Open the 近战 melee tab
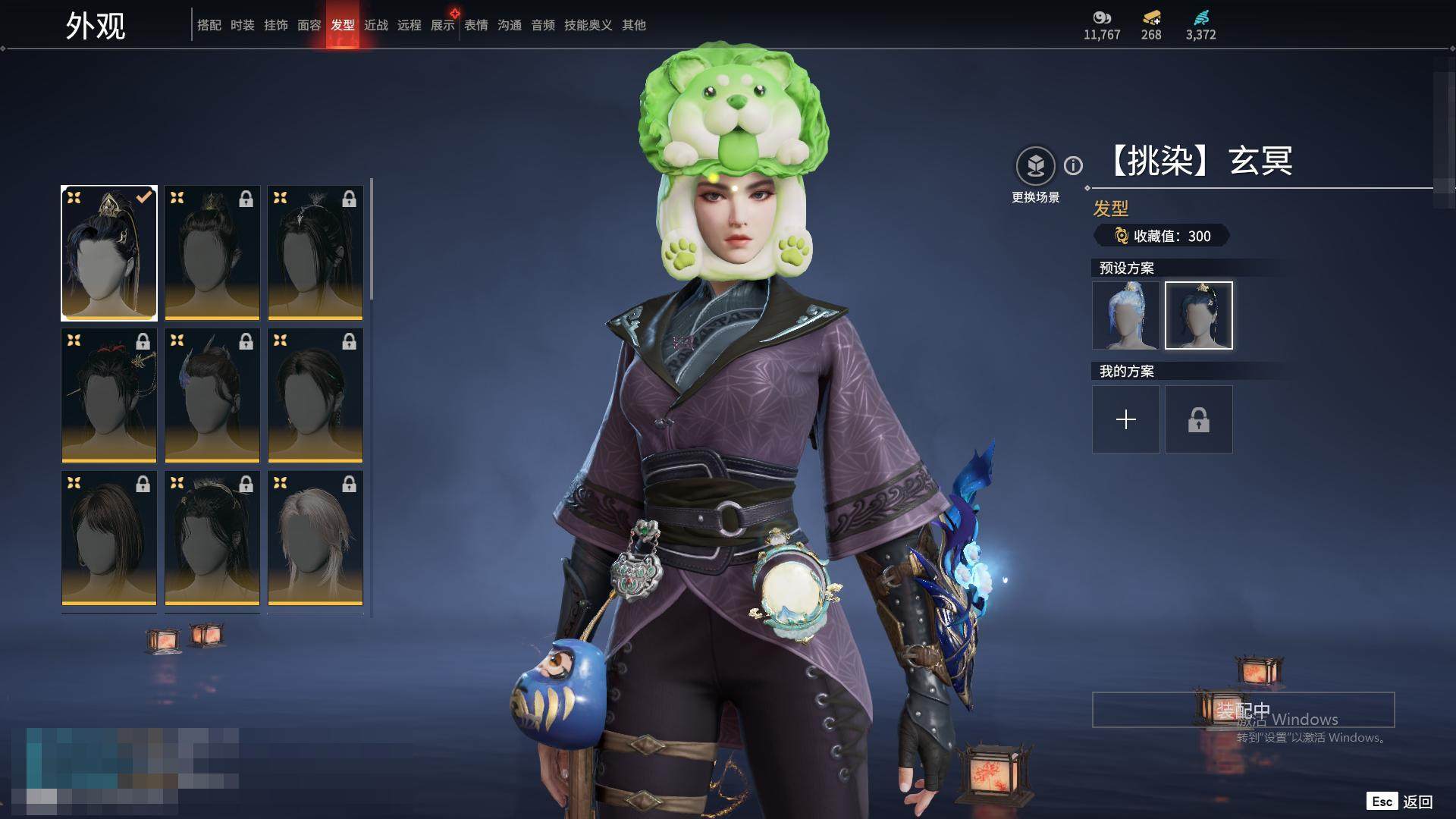1456x819 pixels. point(376,25)
